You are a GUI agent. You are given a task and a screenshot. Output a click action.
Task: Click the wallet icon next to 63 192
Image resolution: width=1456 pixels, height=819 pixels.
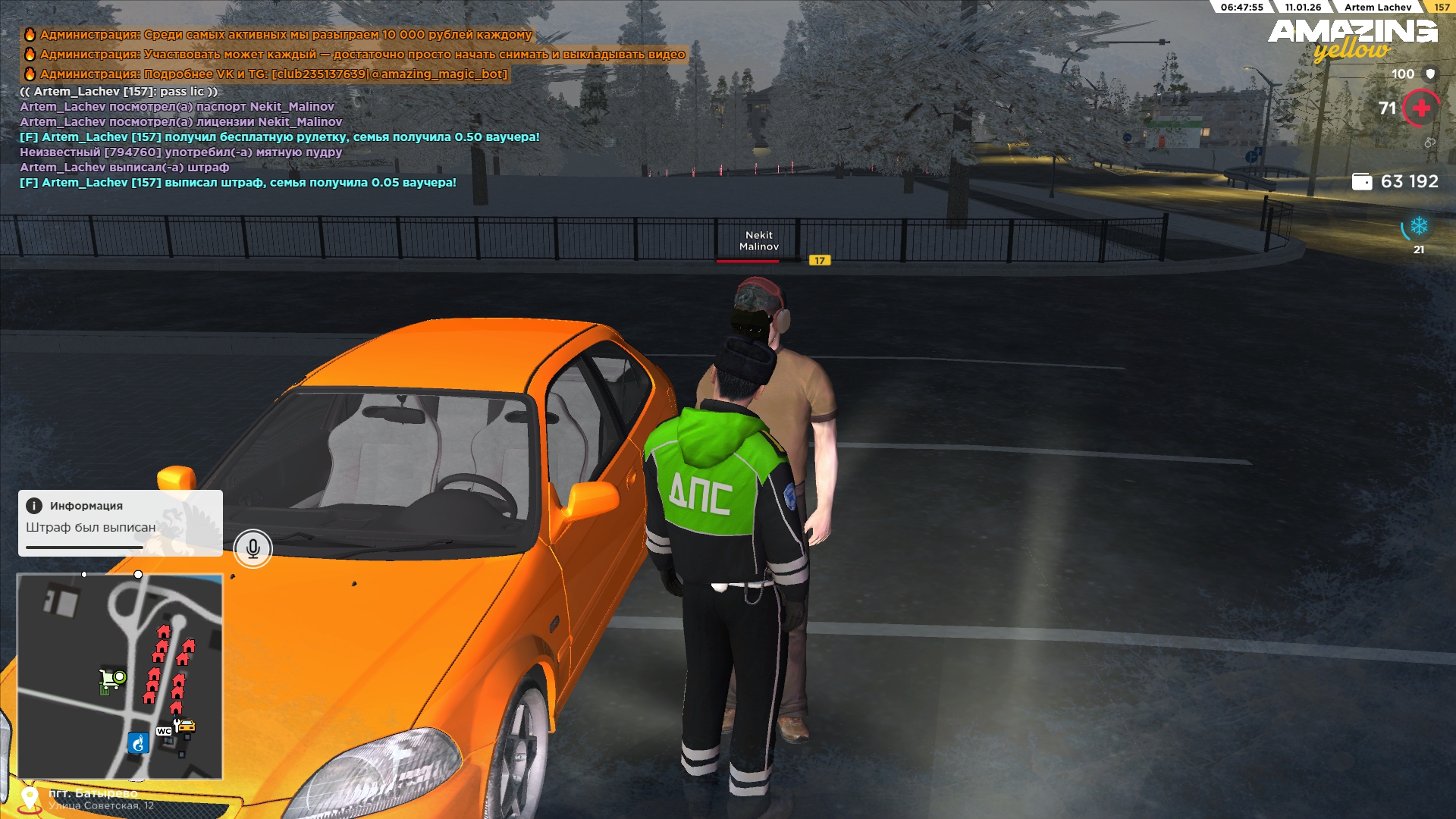pyautogui.click(x=1362, y=182)
